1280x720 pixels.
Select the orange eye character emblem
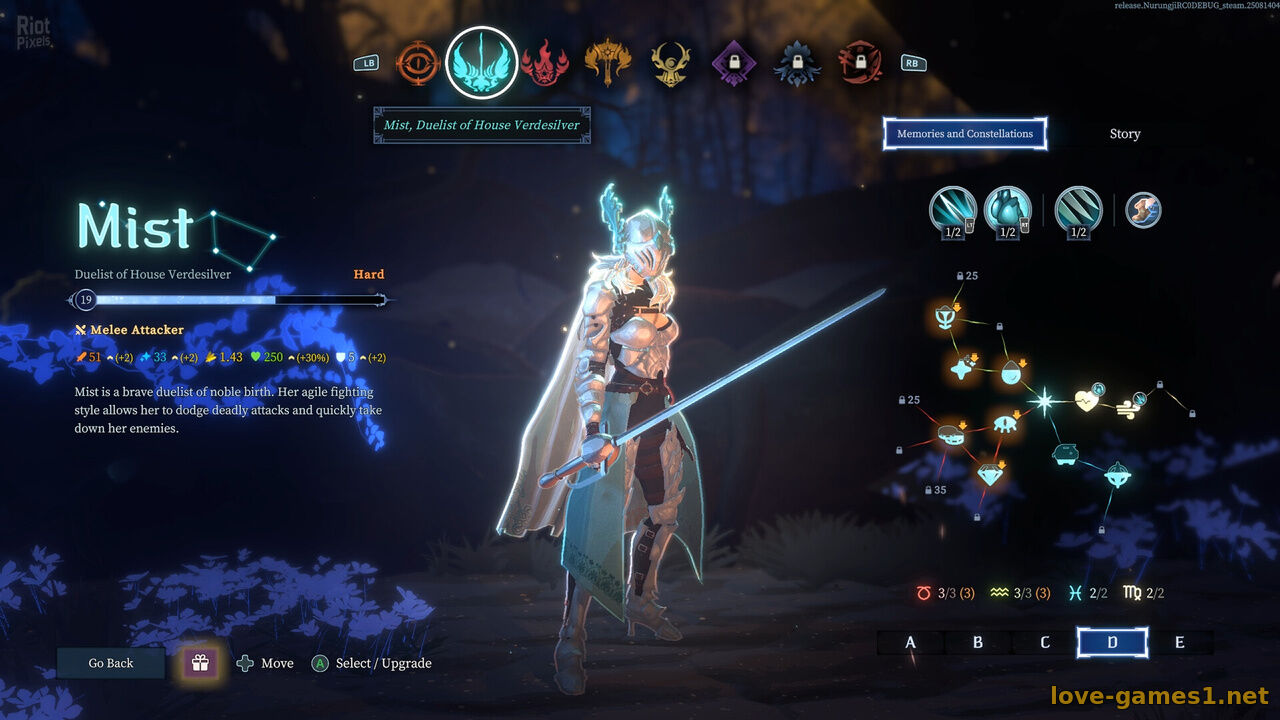(x=418, y=63)
